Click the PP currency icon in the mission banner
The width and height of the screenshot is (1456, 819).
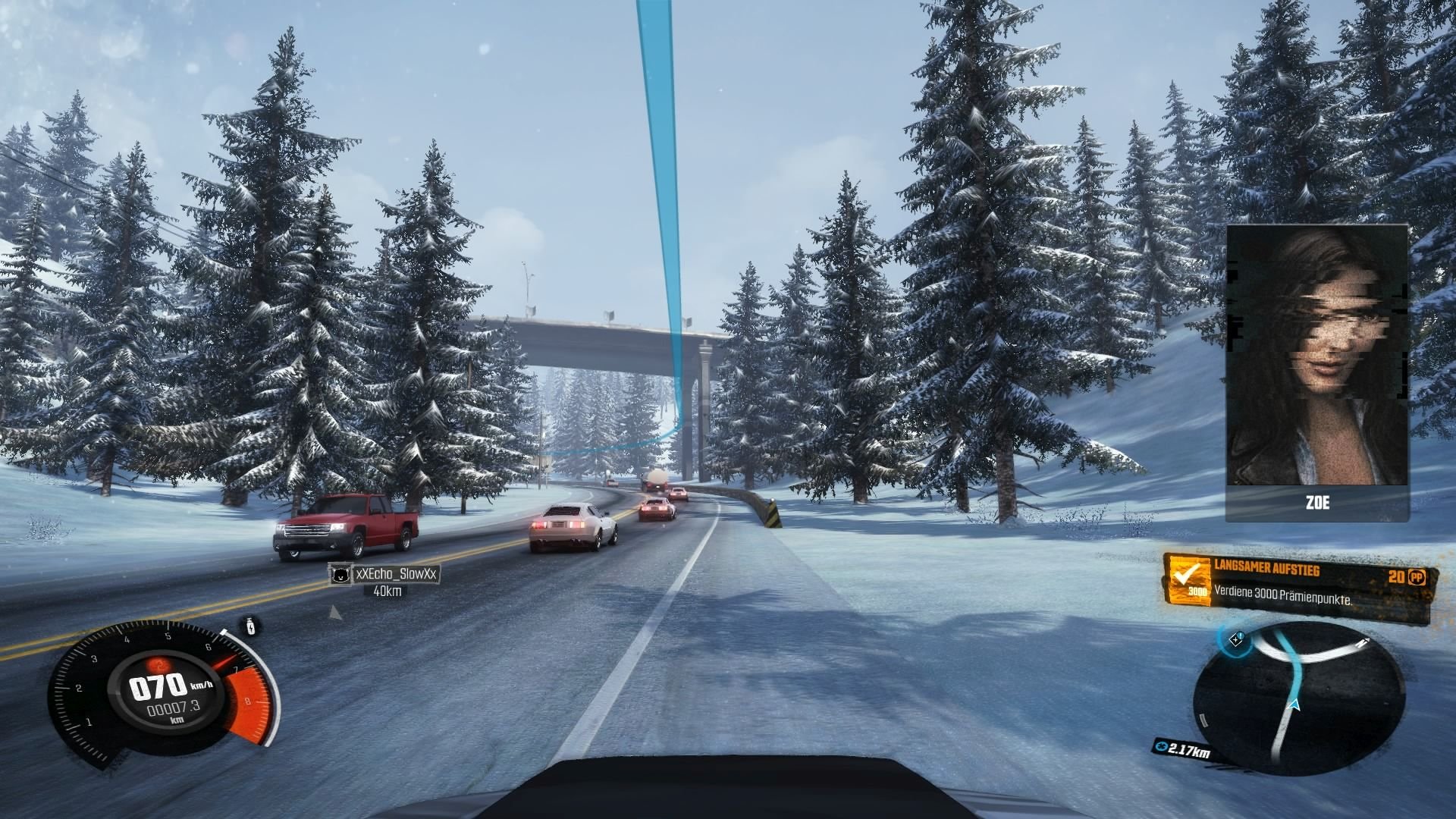click(1417, 578)
